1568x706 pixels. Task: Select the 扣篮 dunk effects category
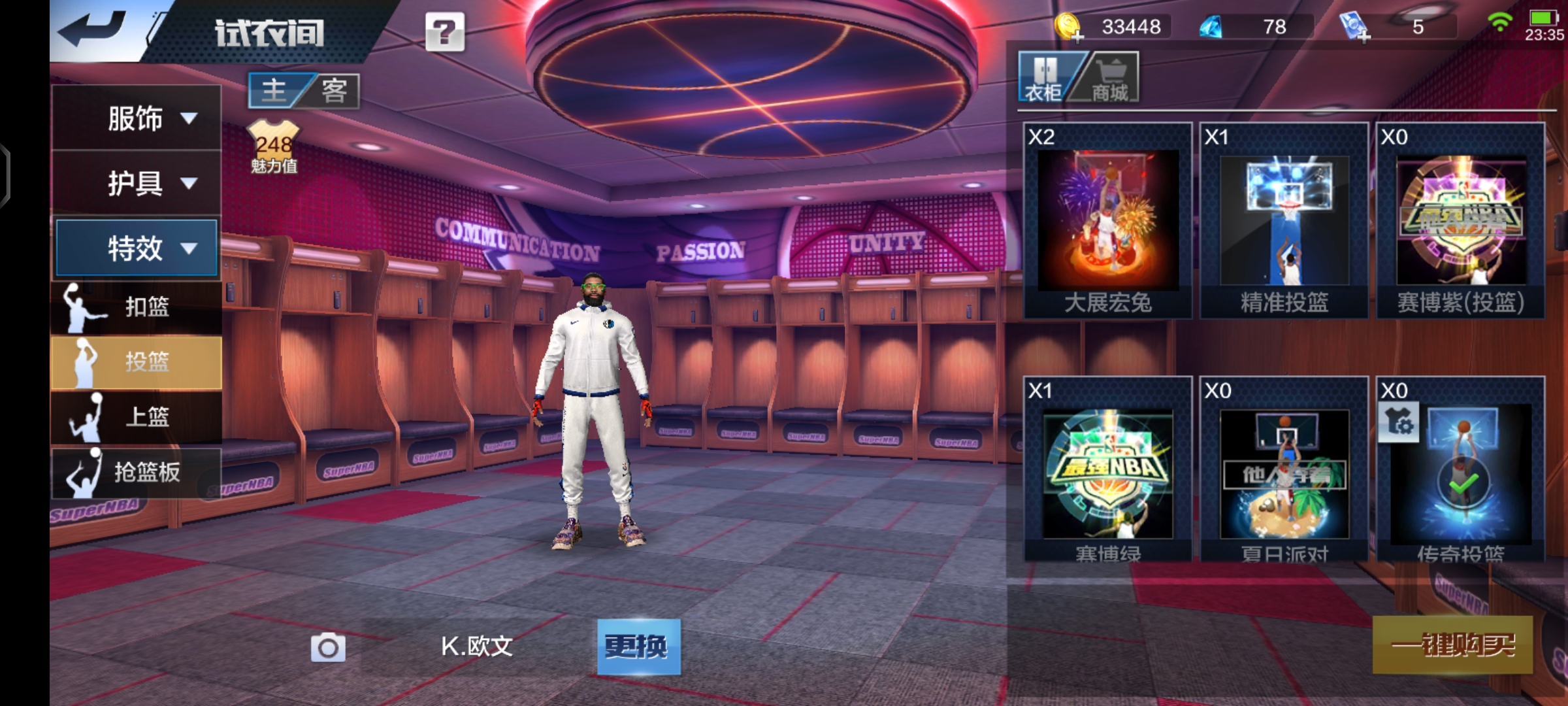(136, 307)
